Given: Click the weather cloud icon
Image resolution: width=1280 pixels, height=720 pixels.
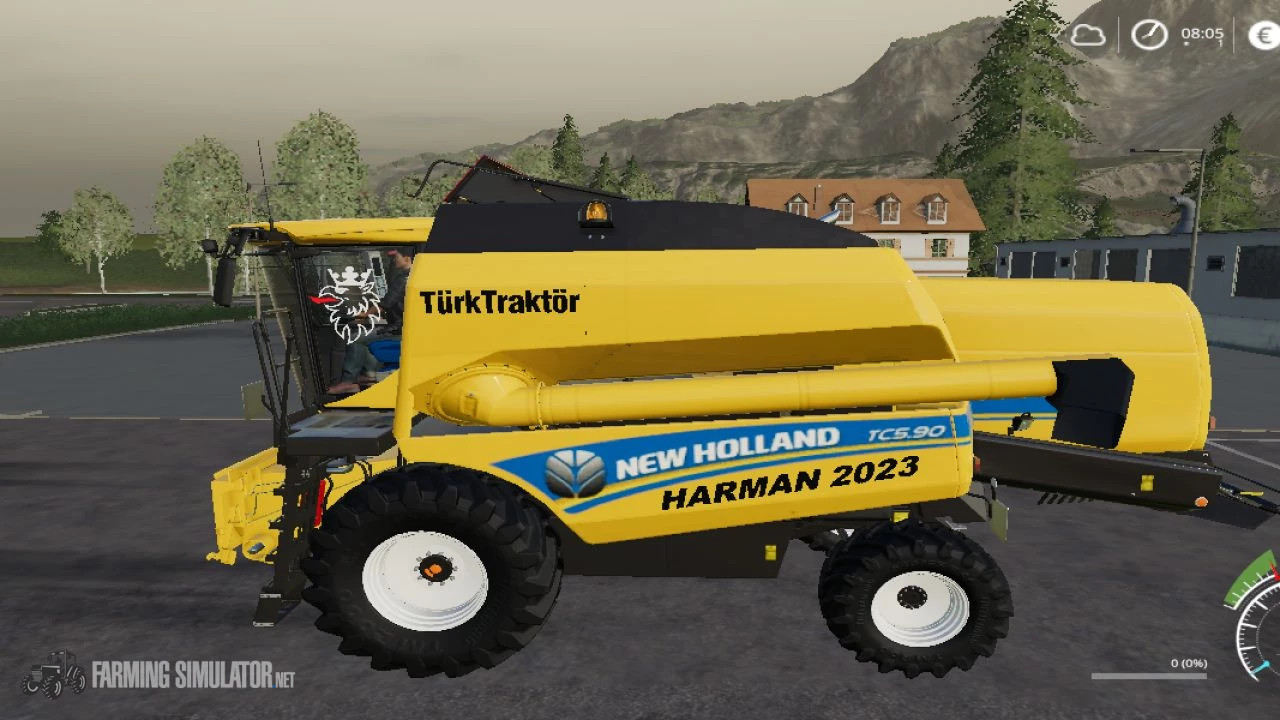Looking at the screenshot, I should click(x=1088, y=35).
